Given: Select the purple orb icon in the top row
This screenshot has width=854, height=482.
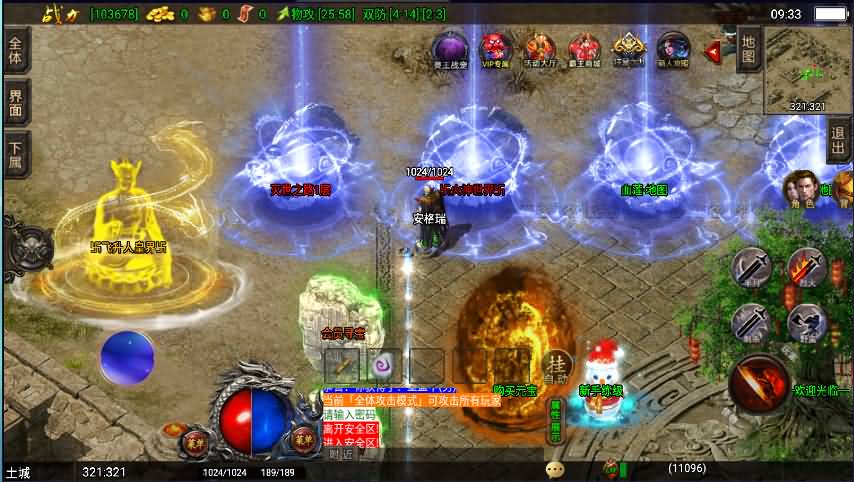Looking at the screenshot, I should click(450, 48).
